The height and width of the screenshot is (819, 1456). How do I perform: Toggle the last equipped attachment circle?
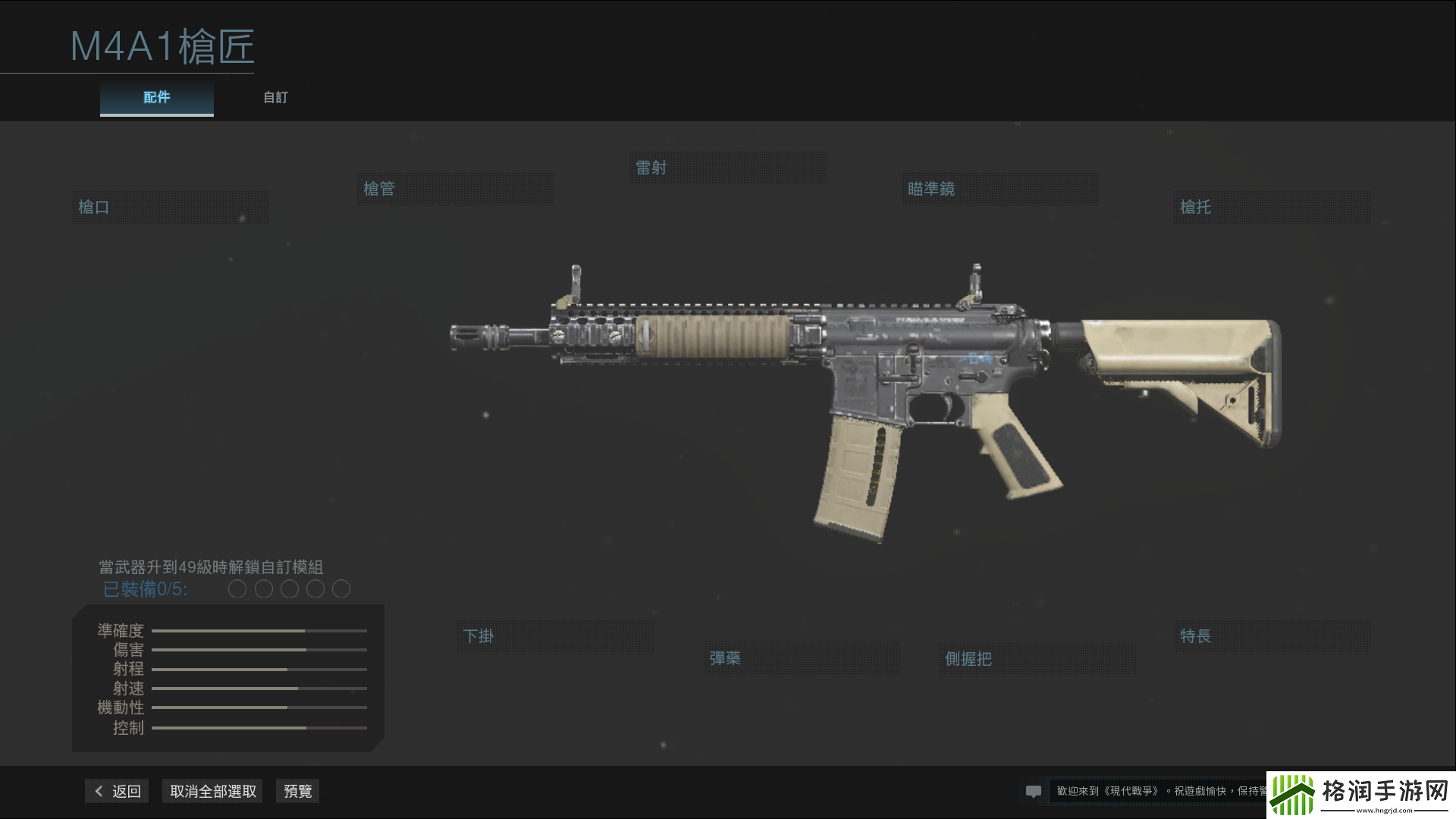coord(341,588)
